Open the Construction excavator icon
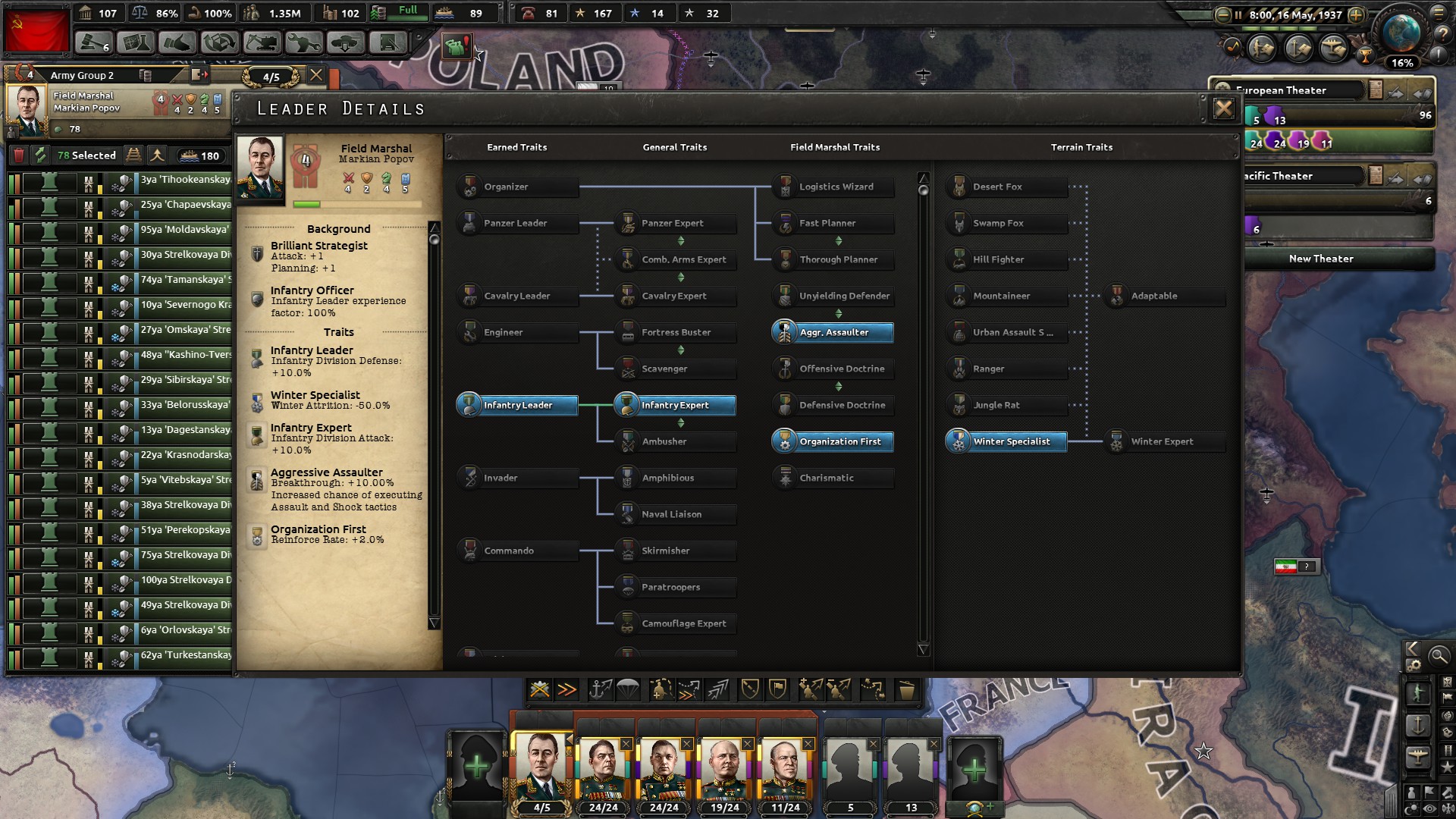Screen dimensions: 1456x819 [x=260, y=43]
